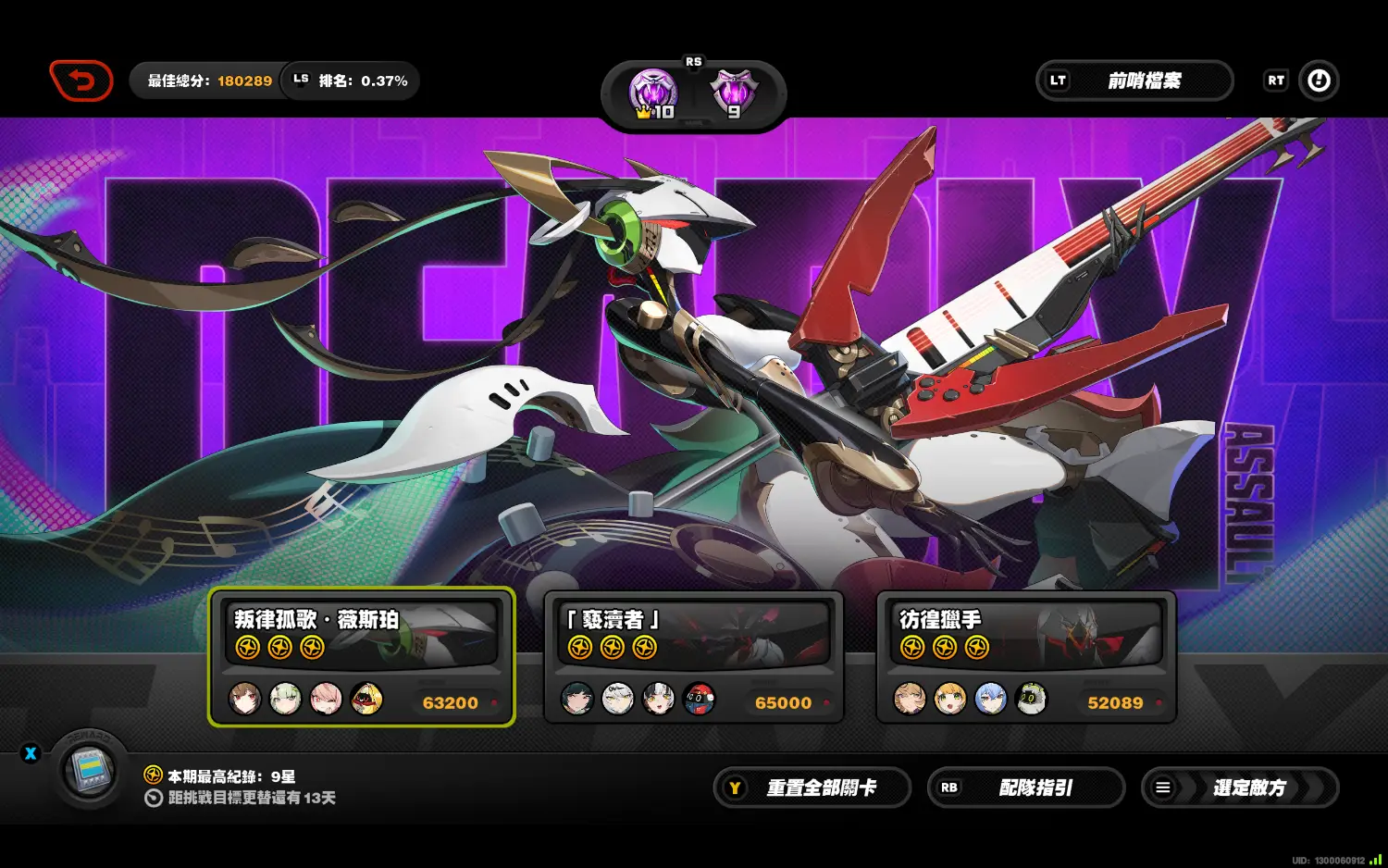Select the 叛律孤歌·薇斯珀 boss card
This screenshot has height=868, width=1388.
[x=362, y=656]
